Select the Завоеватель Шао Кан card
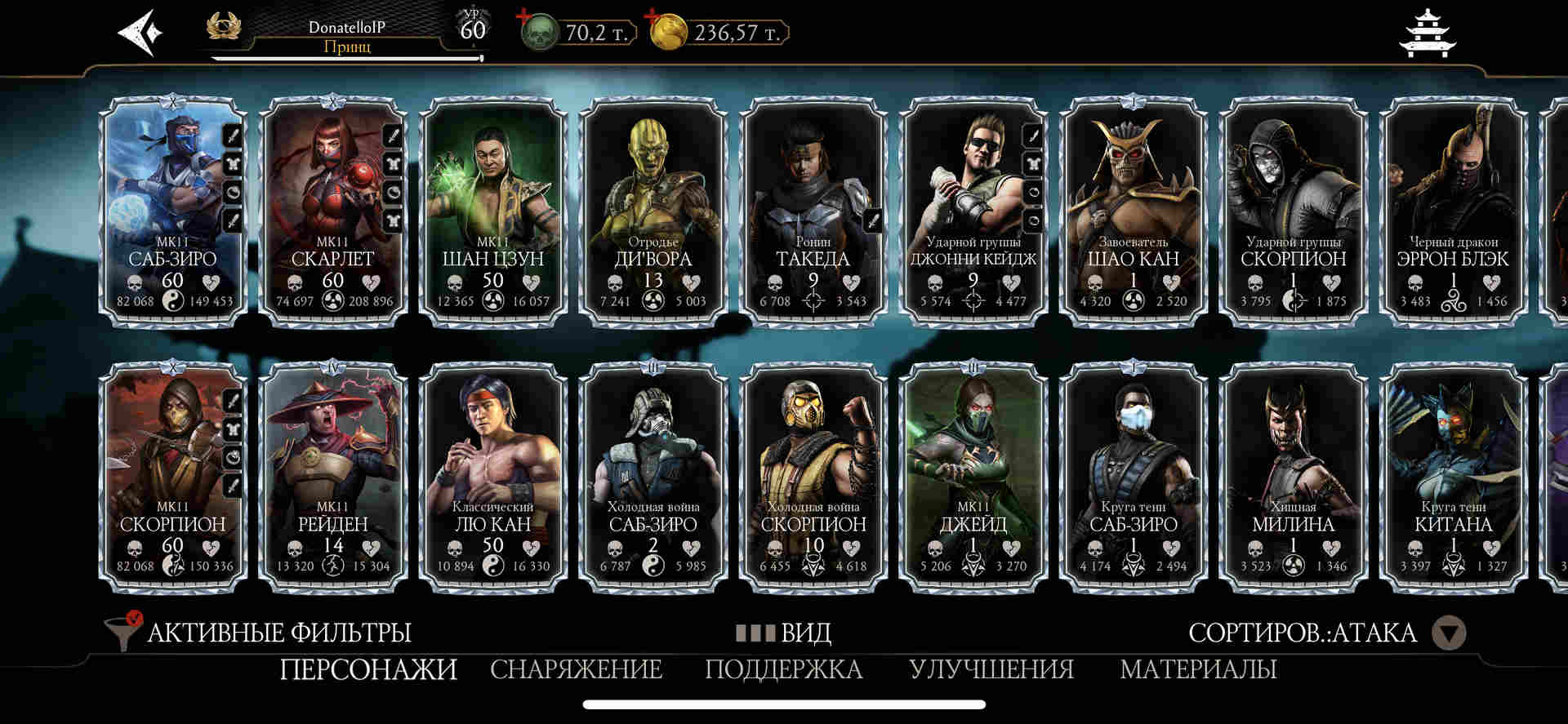Viewport: 1568px width, 724px height. point(1134,211)
